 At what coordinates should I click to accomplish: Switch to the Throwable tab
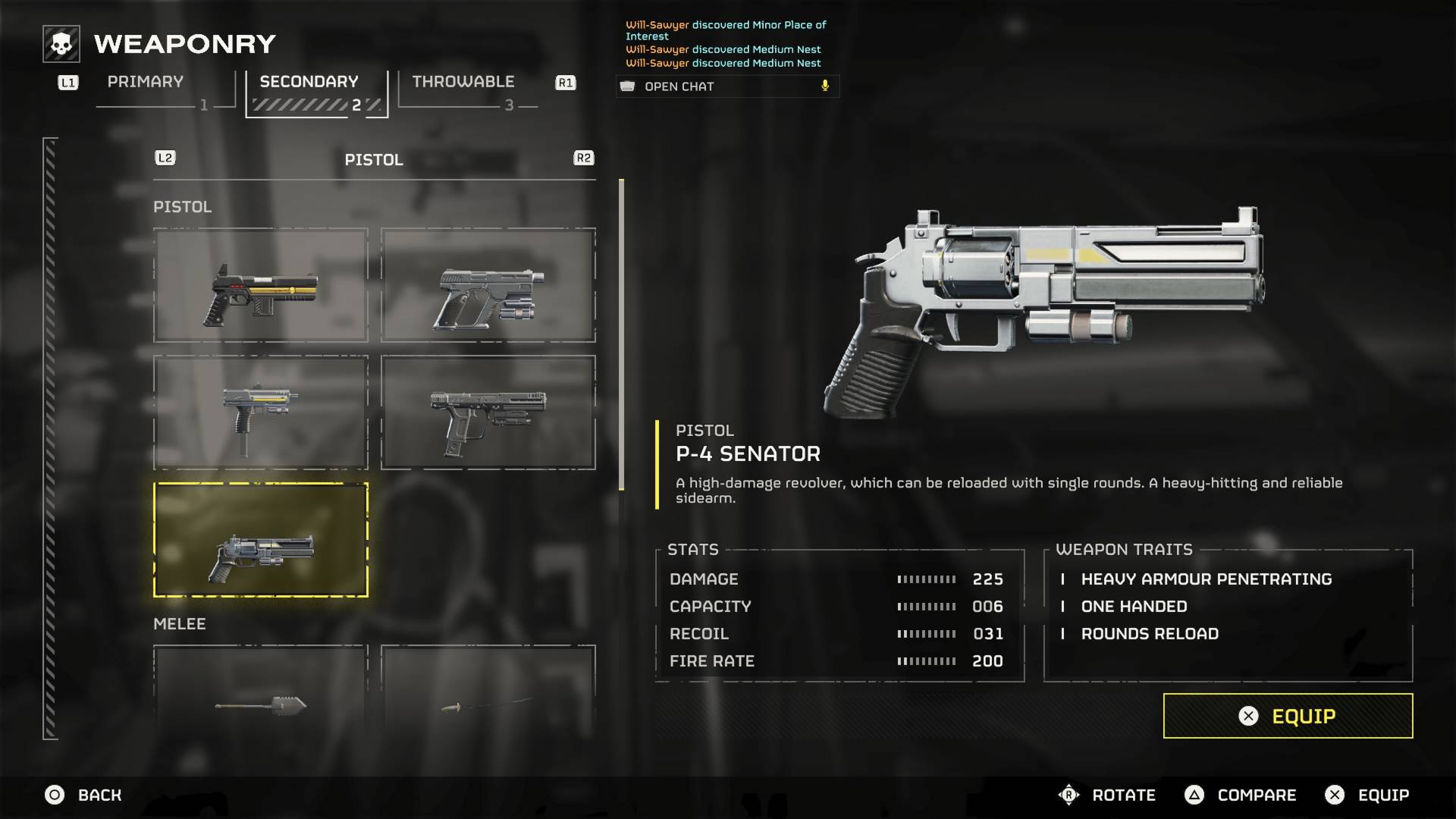pyautogui.click(x=462, y=82)
